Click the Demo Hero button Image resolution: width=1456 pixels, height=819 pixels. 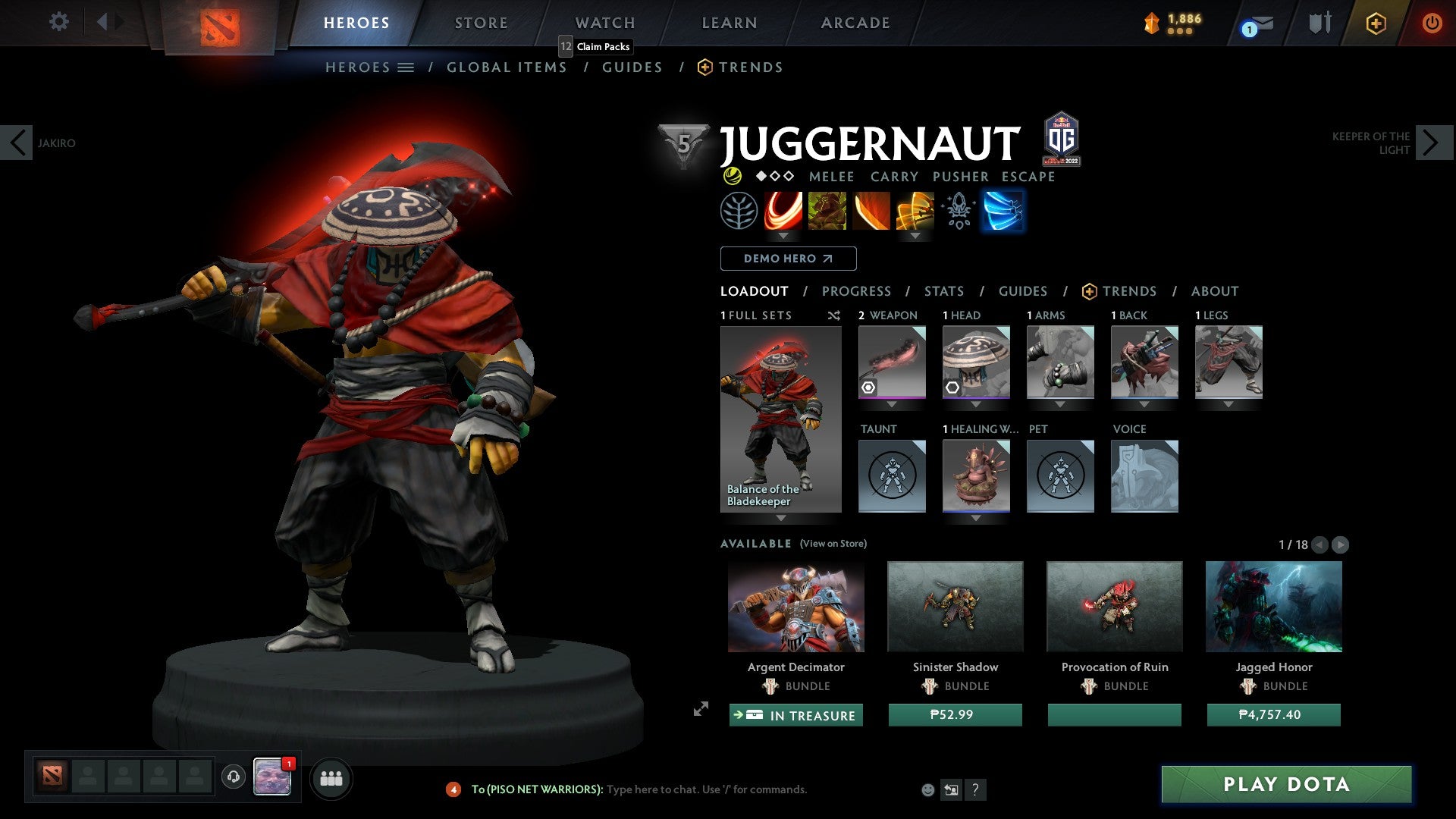(788, 259)
